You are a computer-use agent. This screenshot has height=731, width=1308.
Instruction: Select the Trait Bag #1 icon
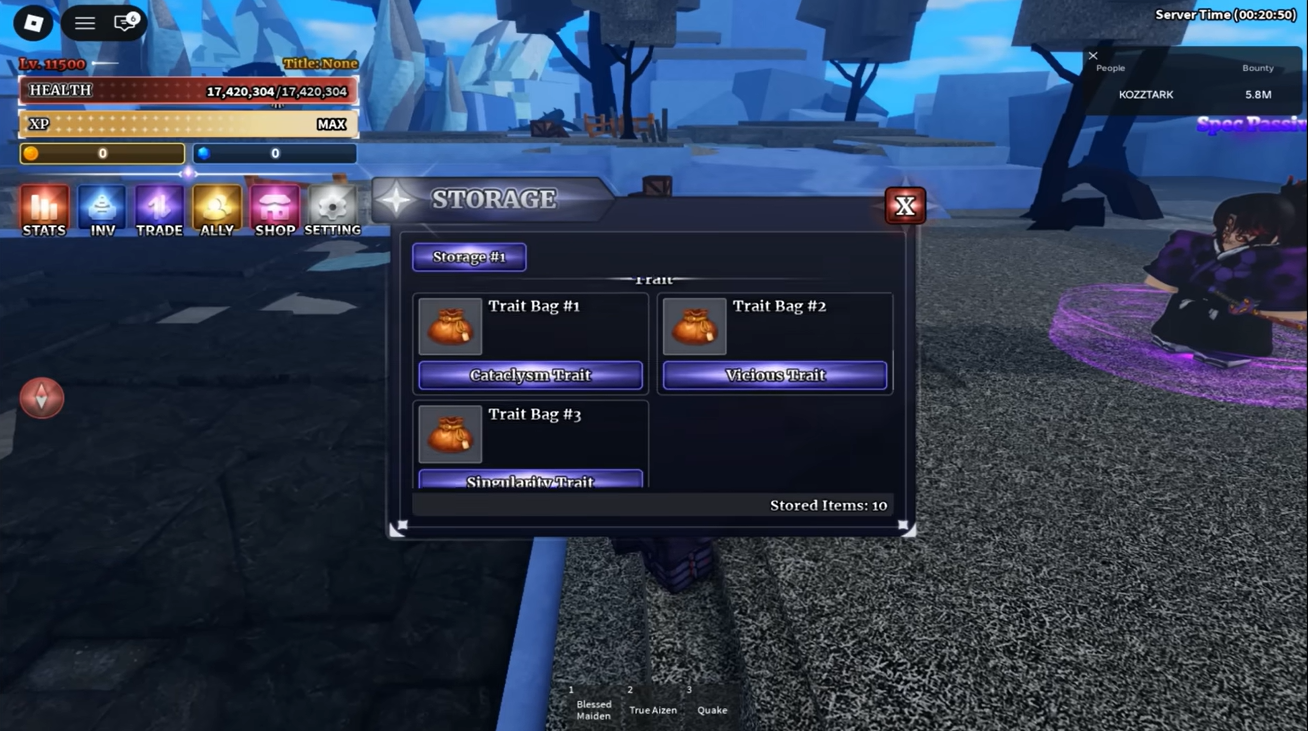pyautogui.click(x=450, y=326)
